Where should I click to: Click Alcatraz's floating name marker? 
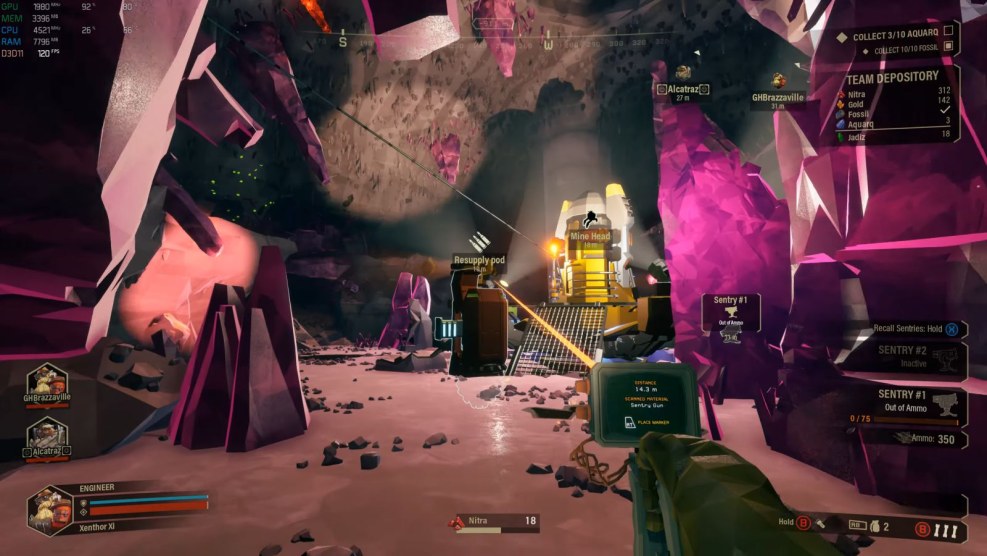coord(682,89)
